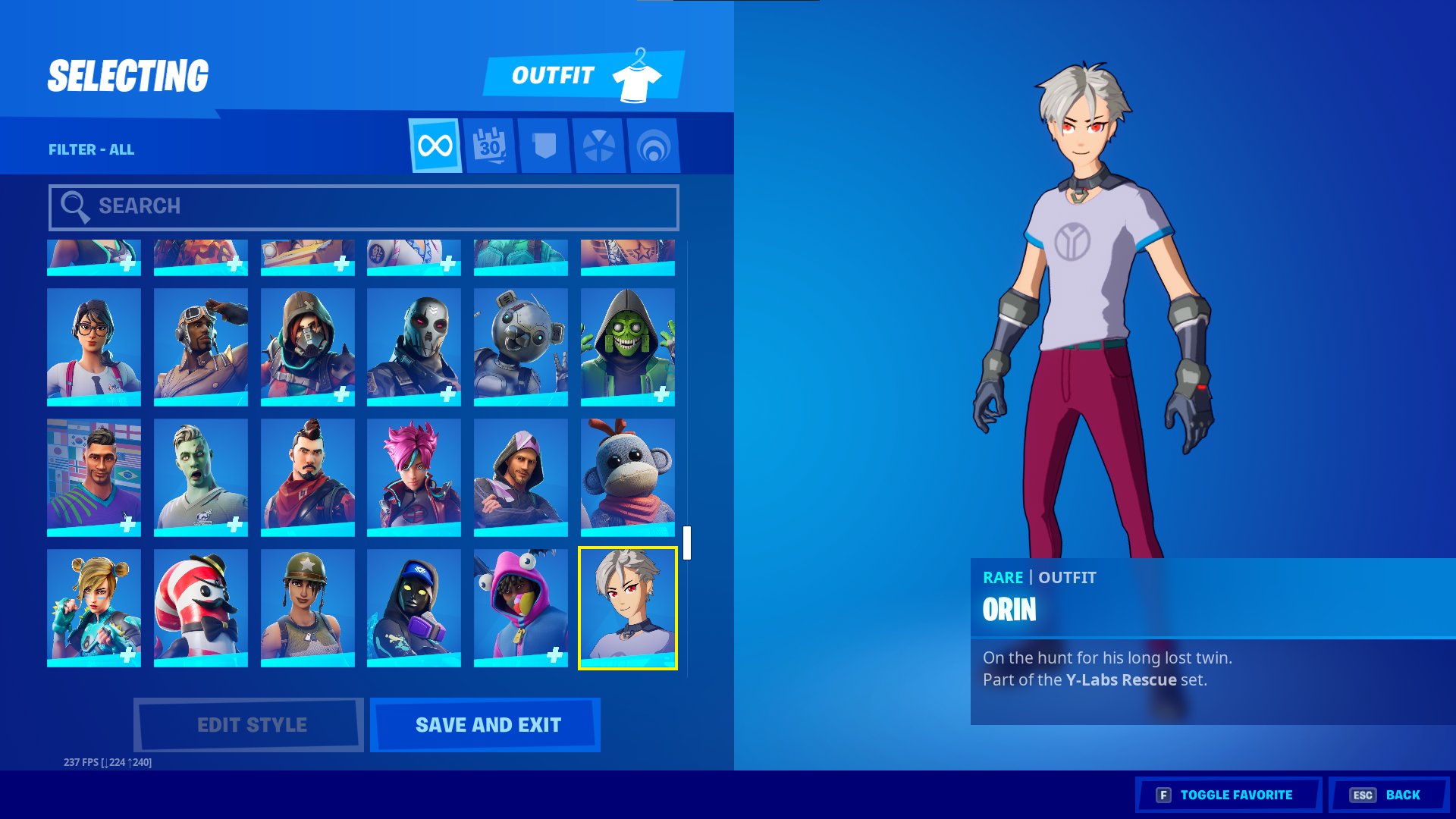Select the green zombie soccer outfit
The height and width of the screenshot is (819, 1456).
point(200,478)
